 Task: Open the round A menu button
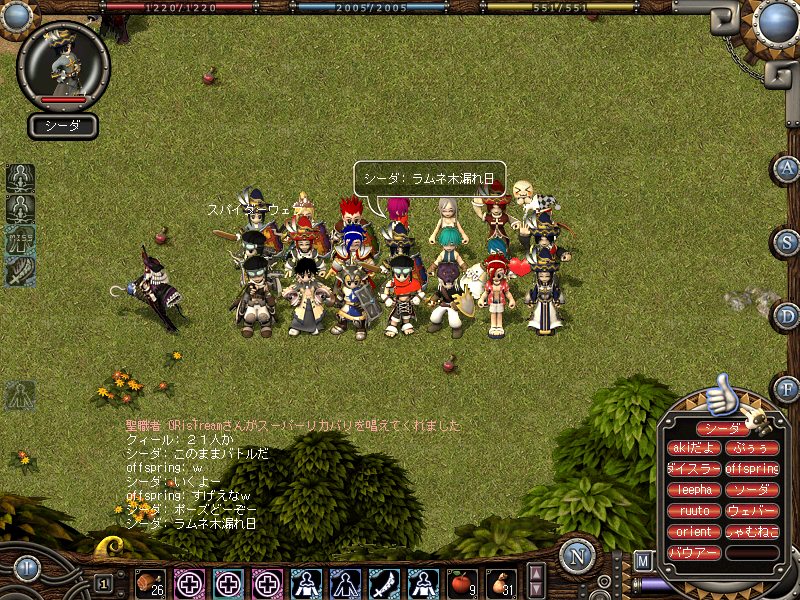[x=787, y=168]
